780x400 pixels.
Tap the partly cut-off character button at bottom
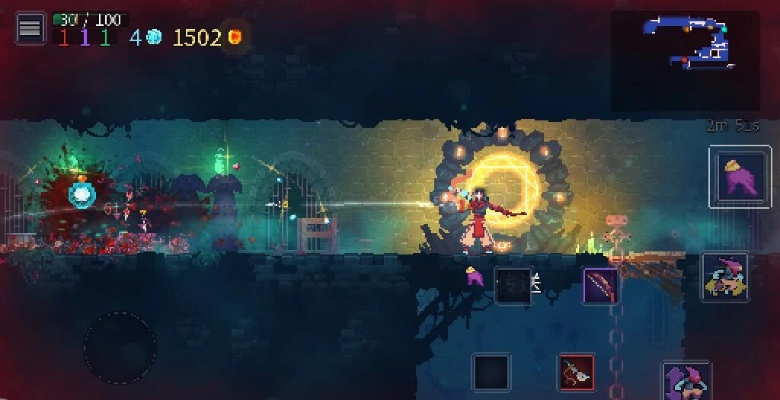pyautogui.click(x=686, y=381)
